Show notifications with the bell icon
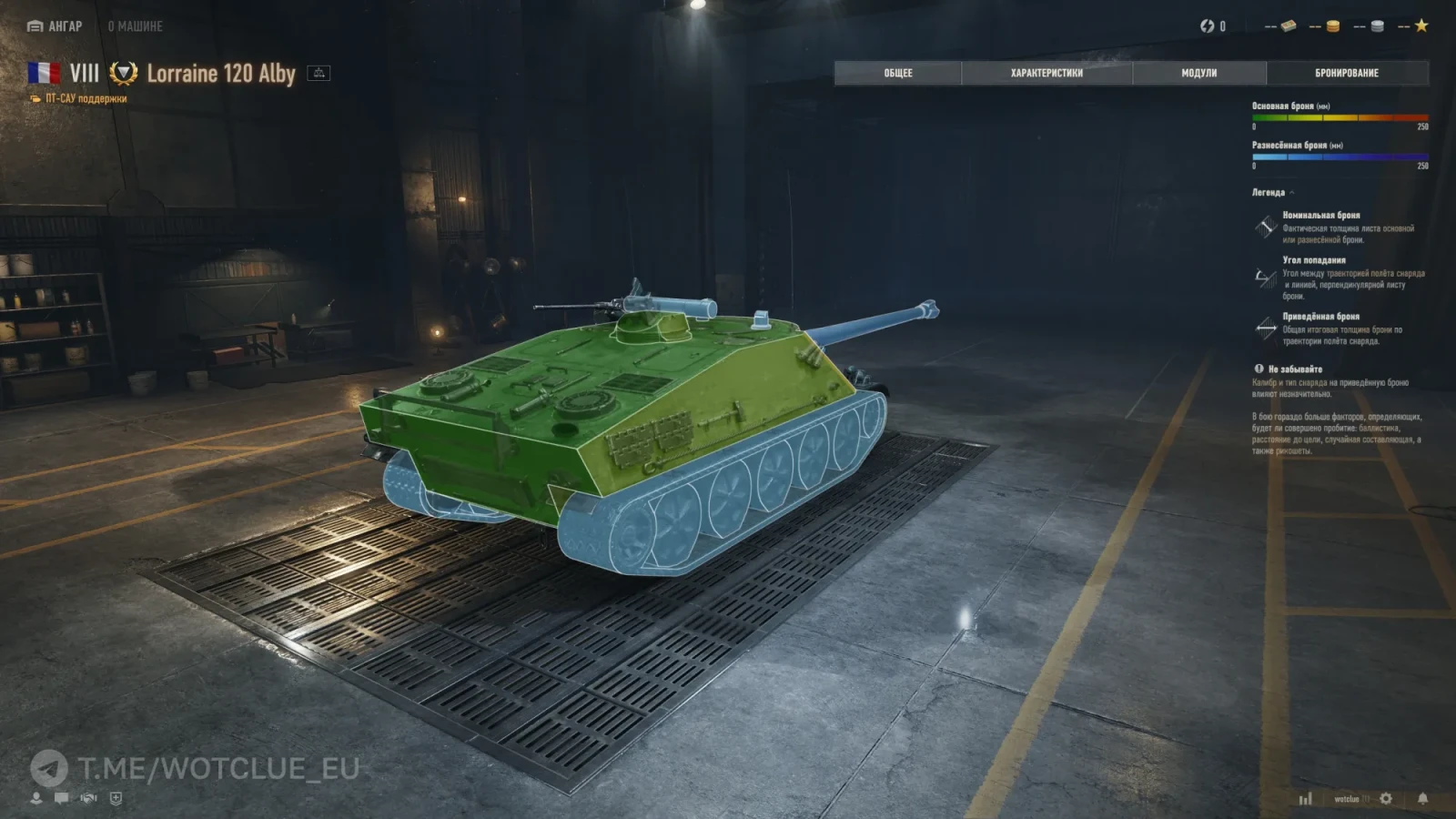The image size is (1456, 819). (x=1422, y=798)
